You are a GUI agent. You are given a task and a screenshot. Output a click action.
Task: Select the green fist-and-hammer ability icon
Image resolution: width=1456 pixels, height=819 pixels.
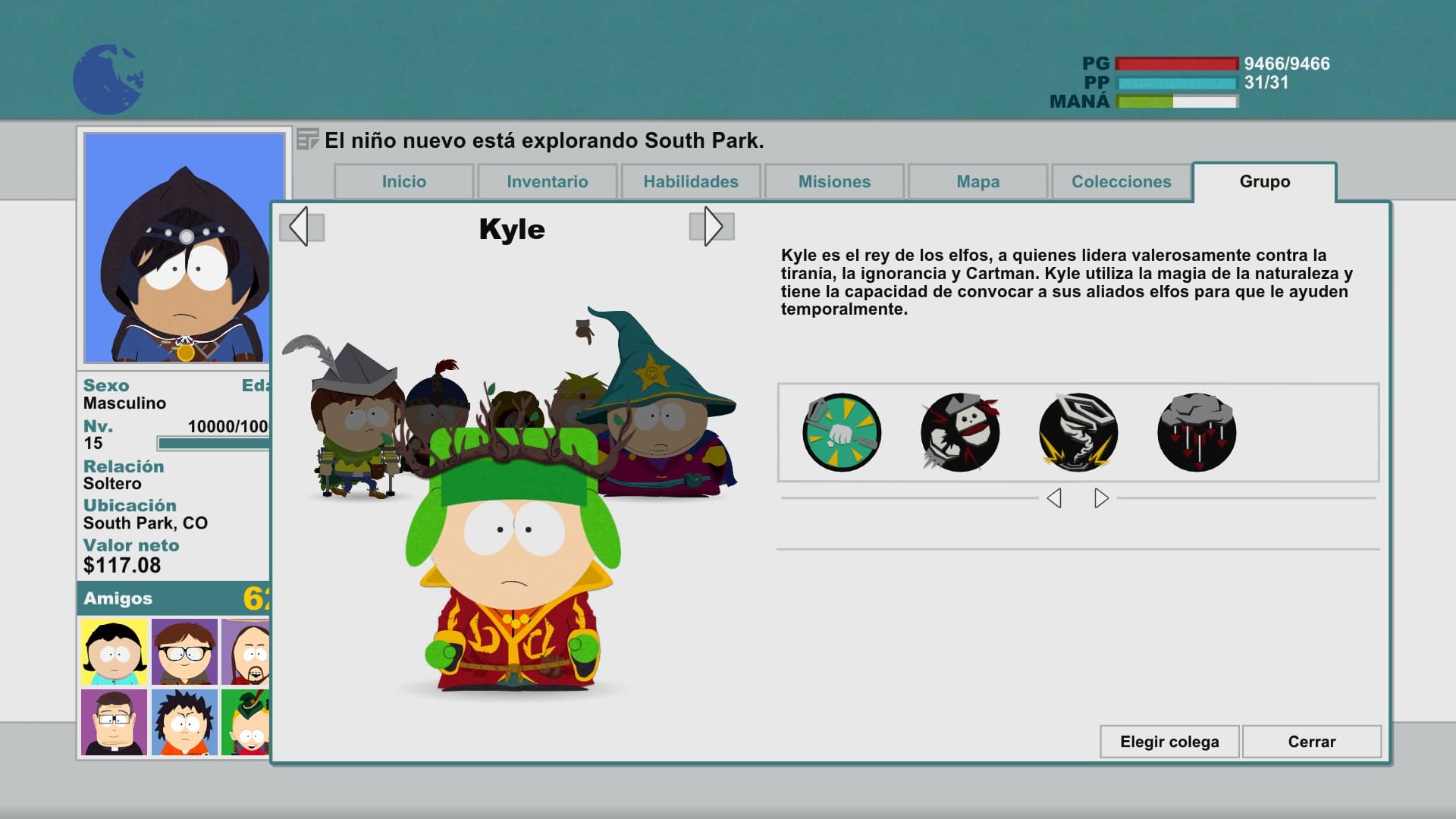coord(842,432)
